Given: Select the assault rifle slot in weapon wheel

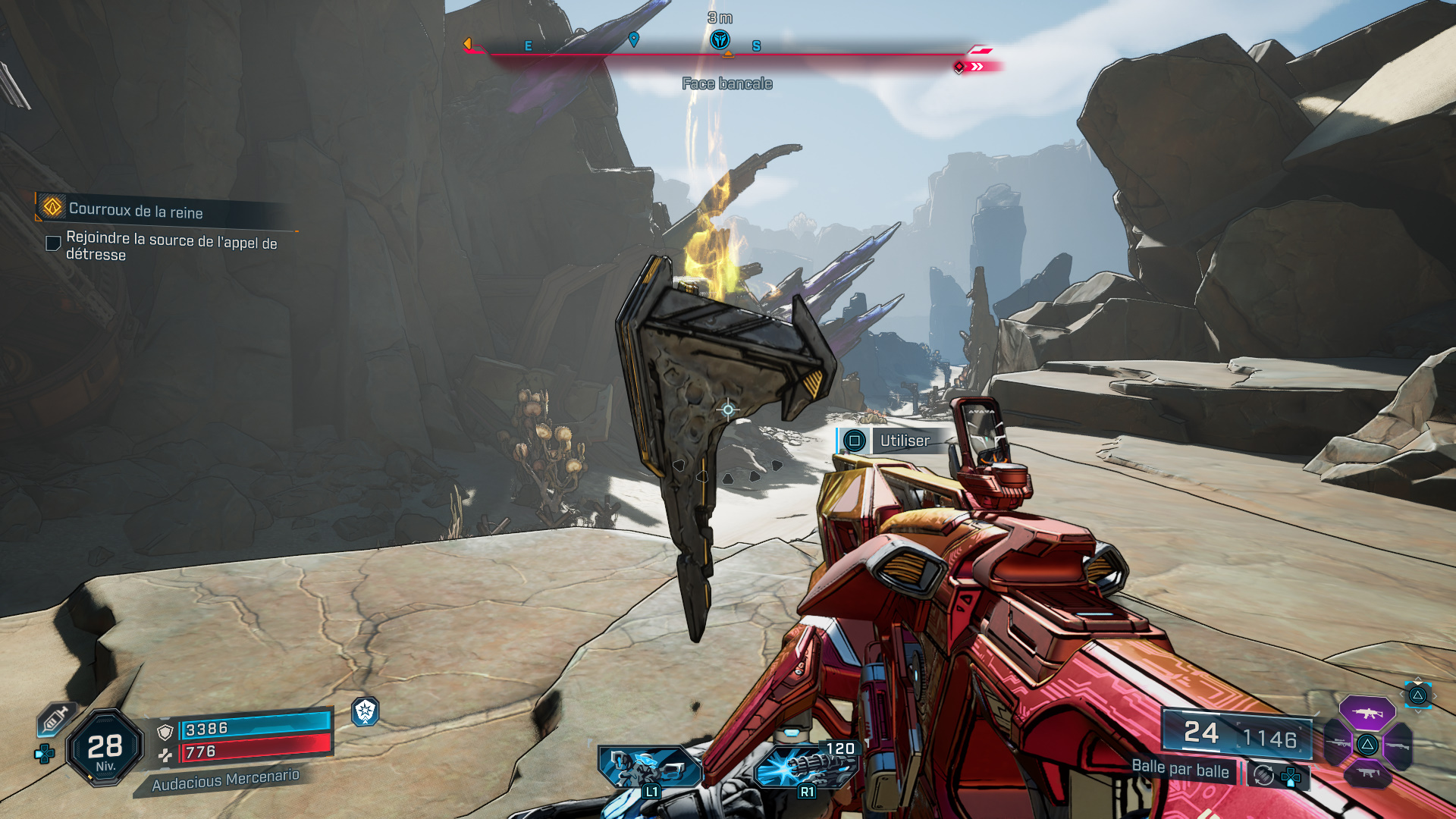Looking at the screenshot, I should pos(1367,714).
